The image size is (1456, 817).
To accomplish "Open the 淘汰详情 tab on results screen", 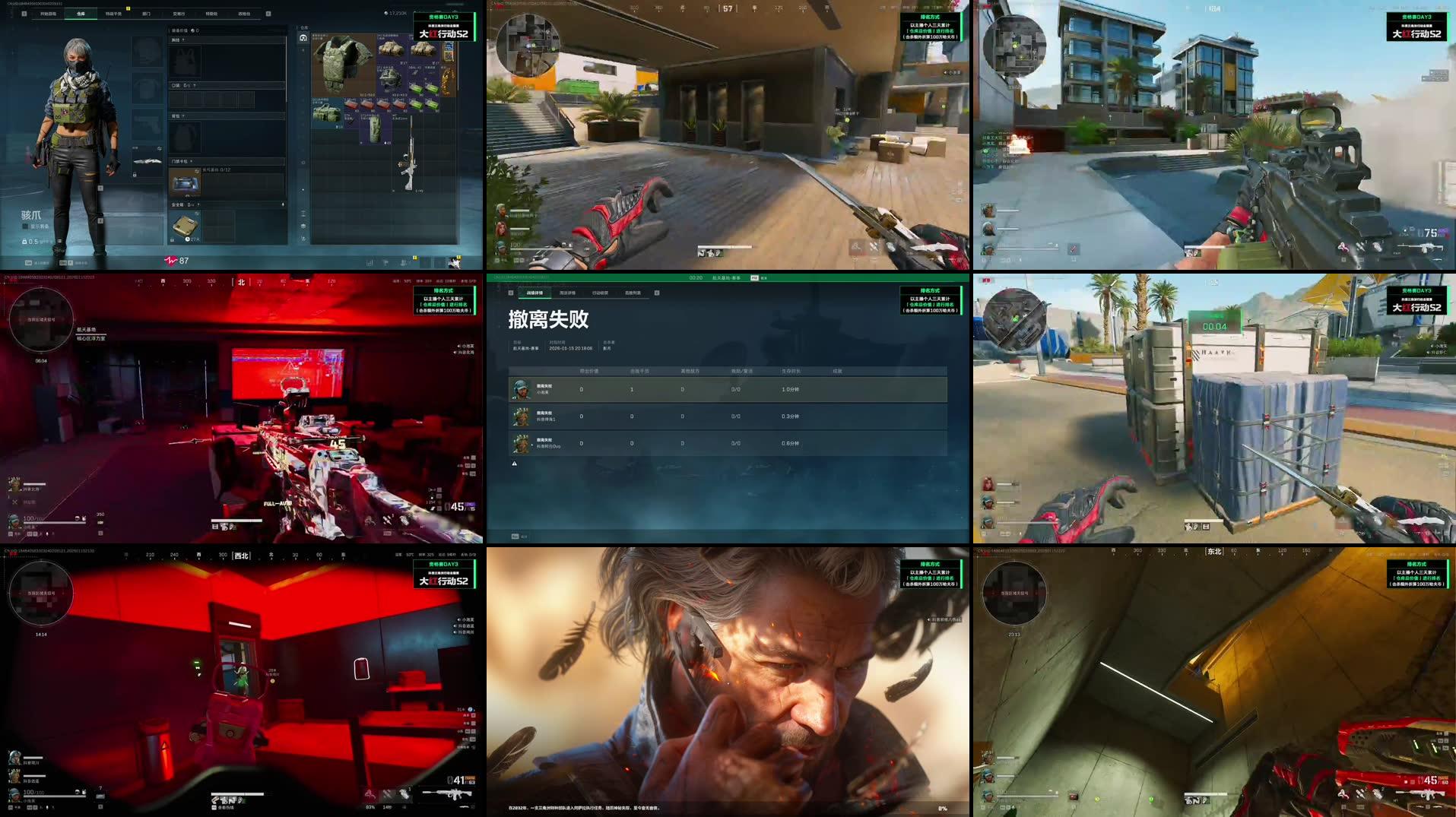I will point(568,293).
